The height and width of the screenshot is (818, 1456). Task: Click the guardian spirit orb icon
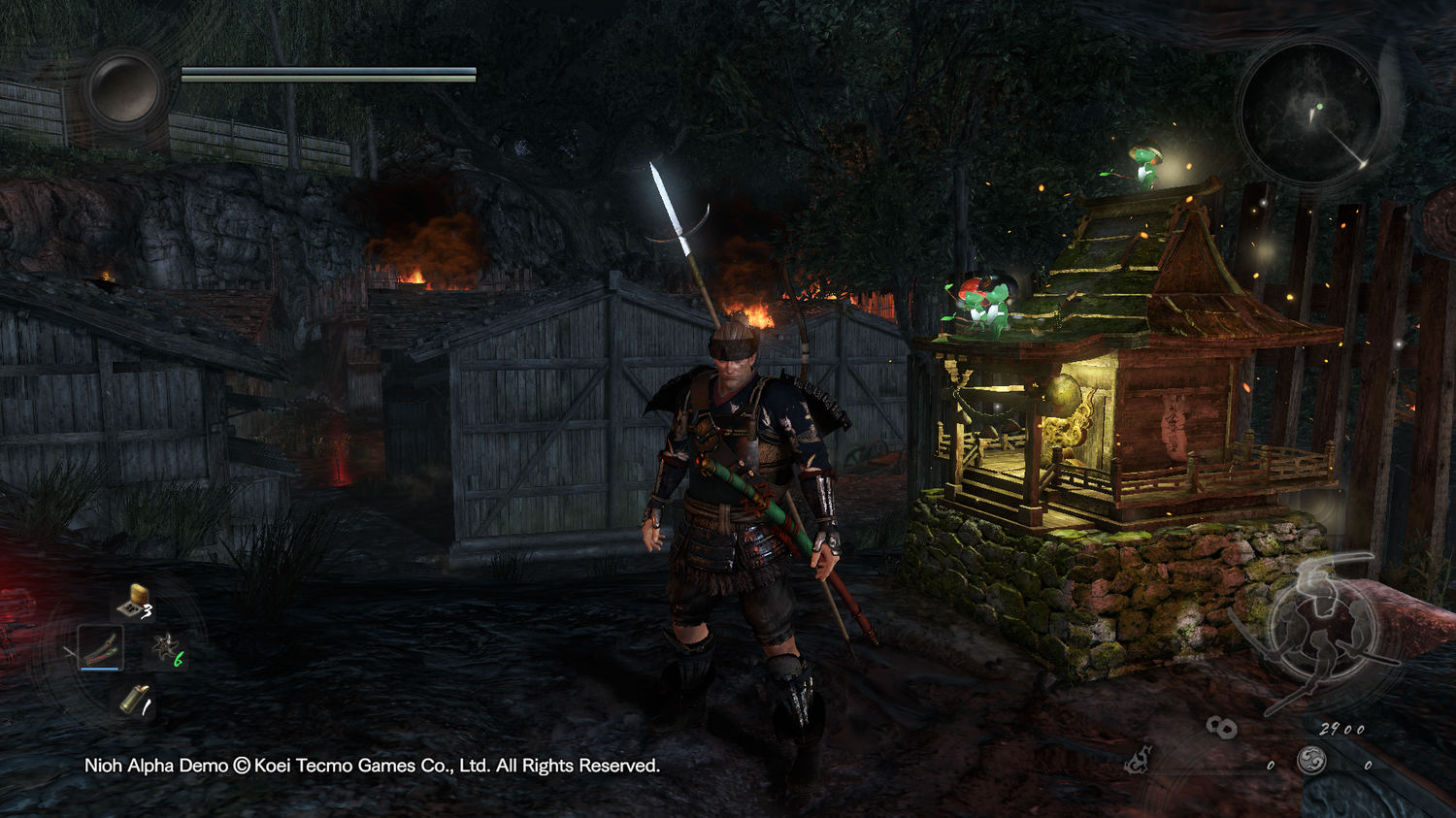click(124, 88)
